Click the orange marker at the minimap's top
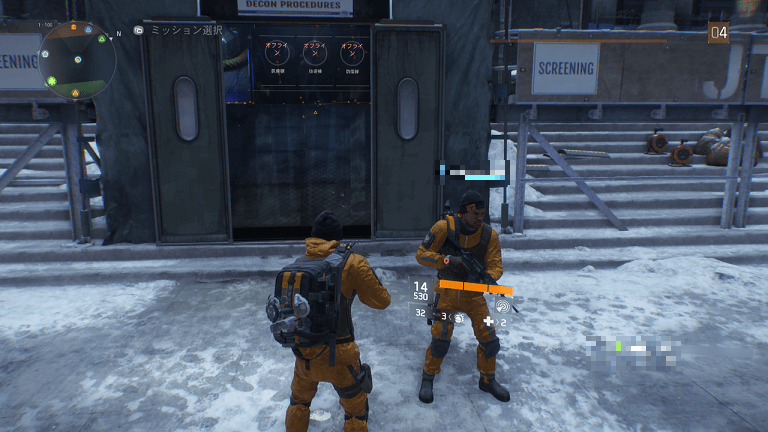Image resolution: width=768 pixels, height=432 pixels. [x=73, y=29]
